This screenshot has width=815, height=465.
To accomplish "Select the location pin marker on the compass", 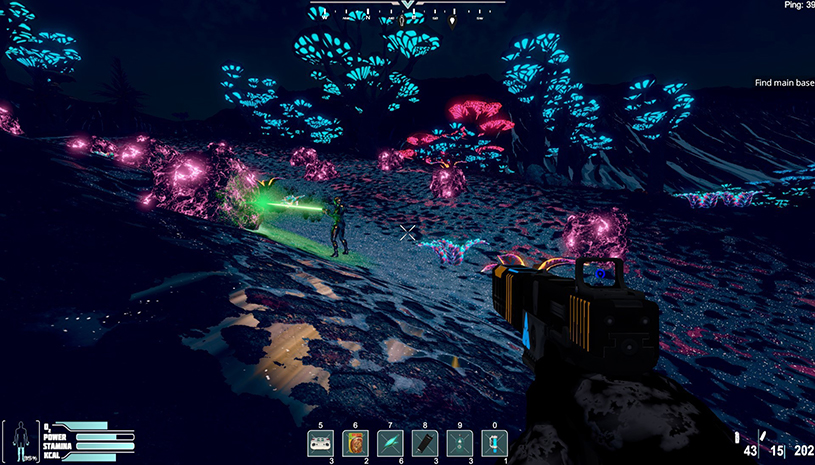I will (452, 19).
